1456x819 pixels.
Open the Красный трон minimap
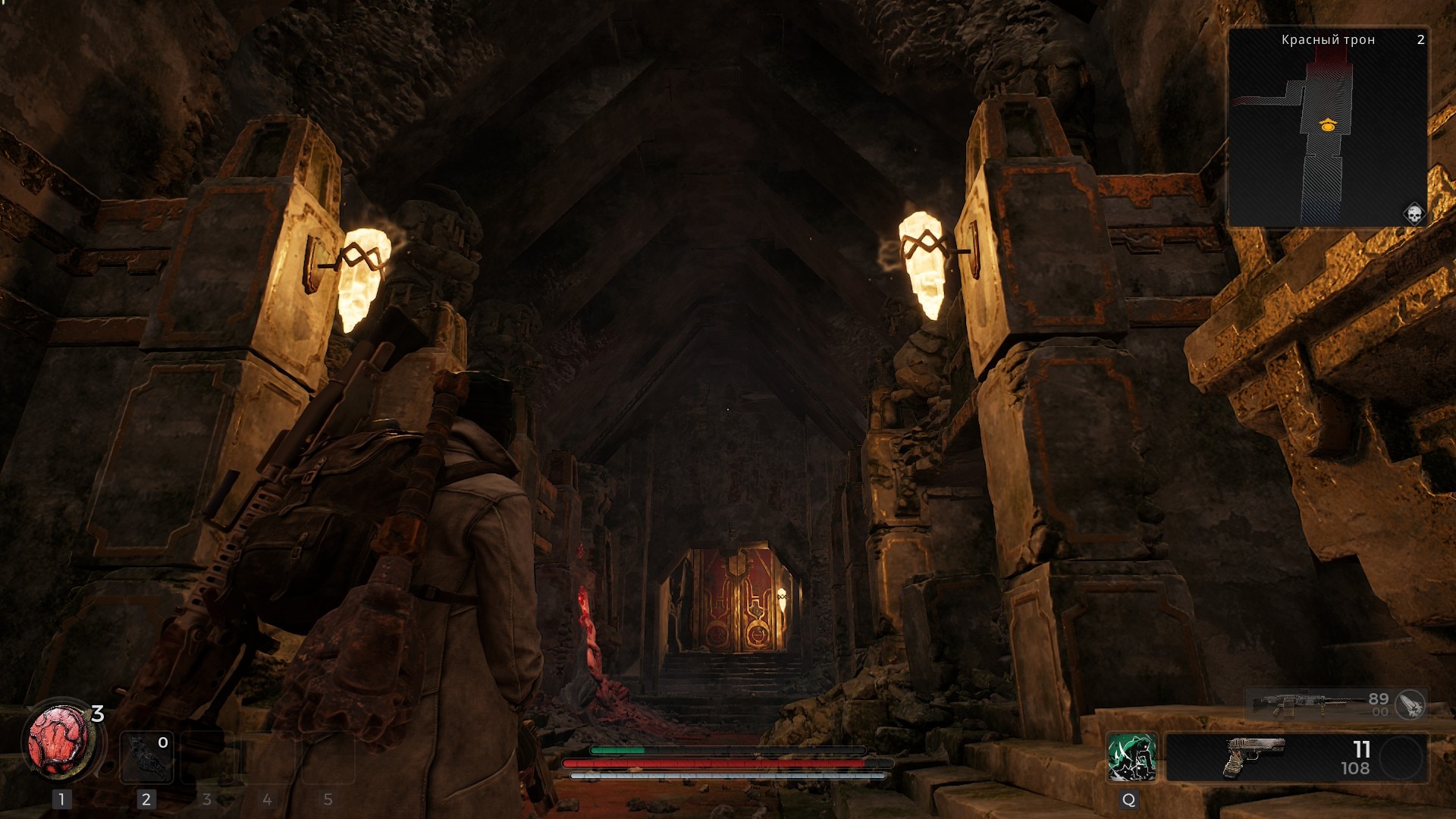(1327, 127)
